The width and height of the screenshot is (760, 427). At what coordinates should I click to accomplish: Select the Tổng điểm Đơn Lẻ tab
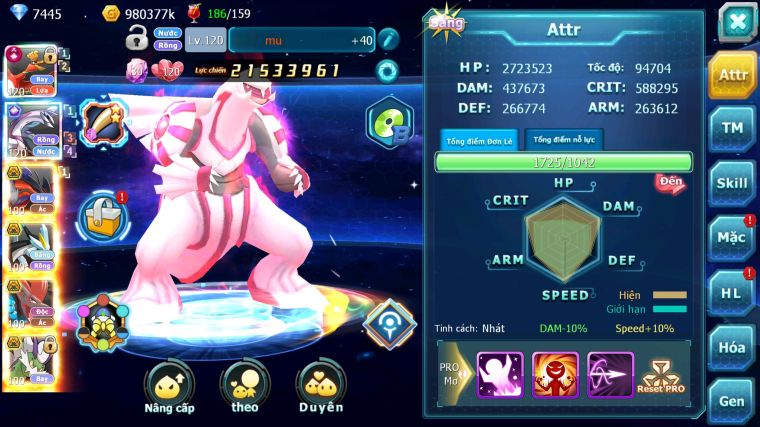(x=478, y=140)
